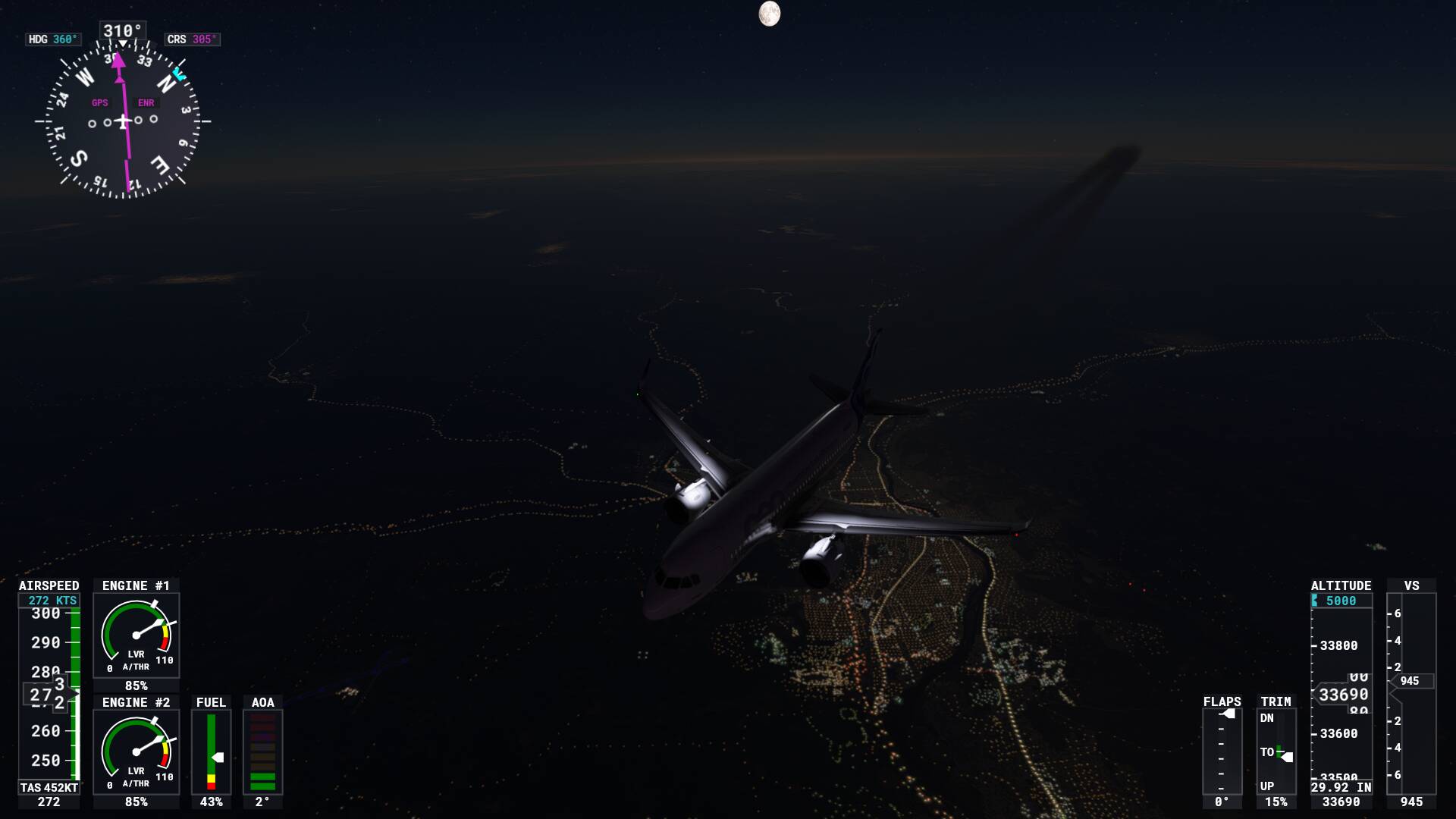Select the Engine #1 throttle gauge

[136, 633]
